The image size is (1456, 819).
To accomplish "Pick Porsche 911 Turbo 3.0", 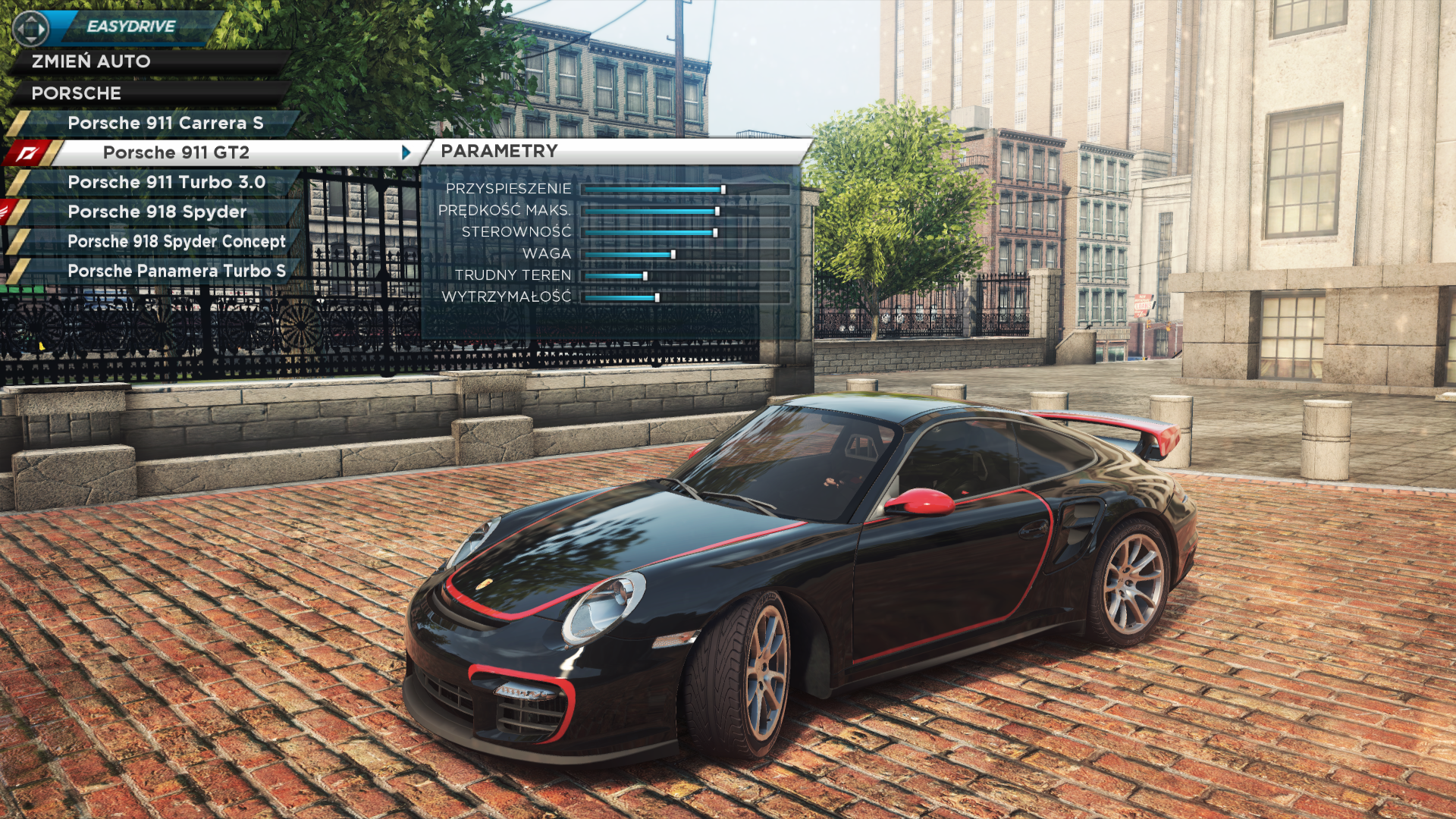I will 166,182.
